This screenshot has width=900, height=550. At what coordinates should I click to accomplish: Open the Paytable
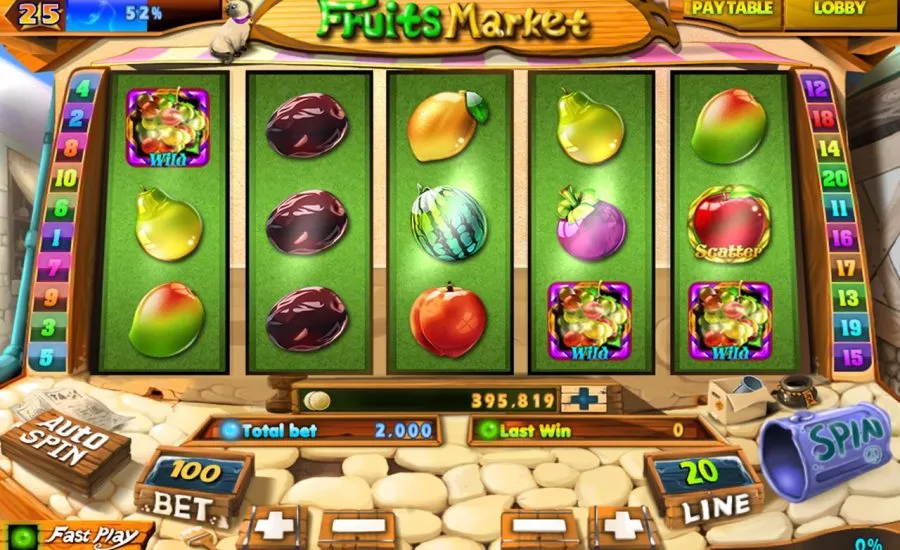click(x=732, y=10)
